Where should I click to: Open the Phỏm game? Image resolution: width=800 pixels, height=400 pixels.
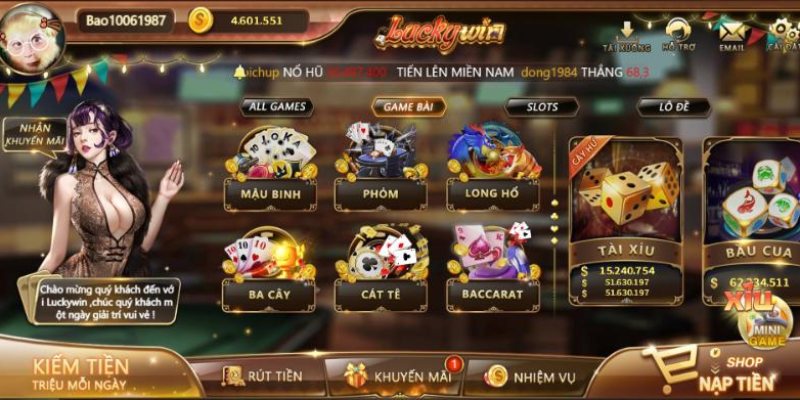(x=381, y=170)
